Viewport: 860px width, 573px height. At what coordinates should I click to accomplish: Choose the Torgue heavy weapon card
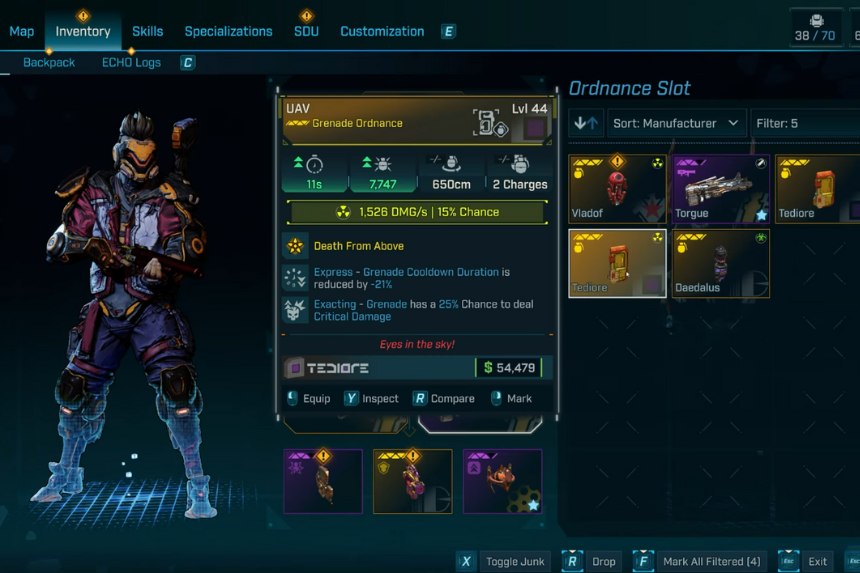pyautogui.click(x=721, y=189)
